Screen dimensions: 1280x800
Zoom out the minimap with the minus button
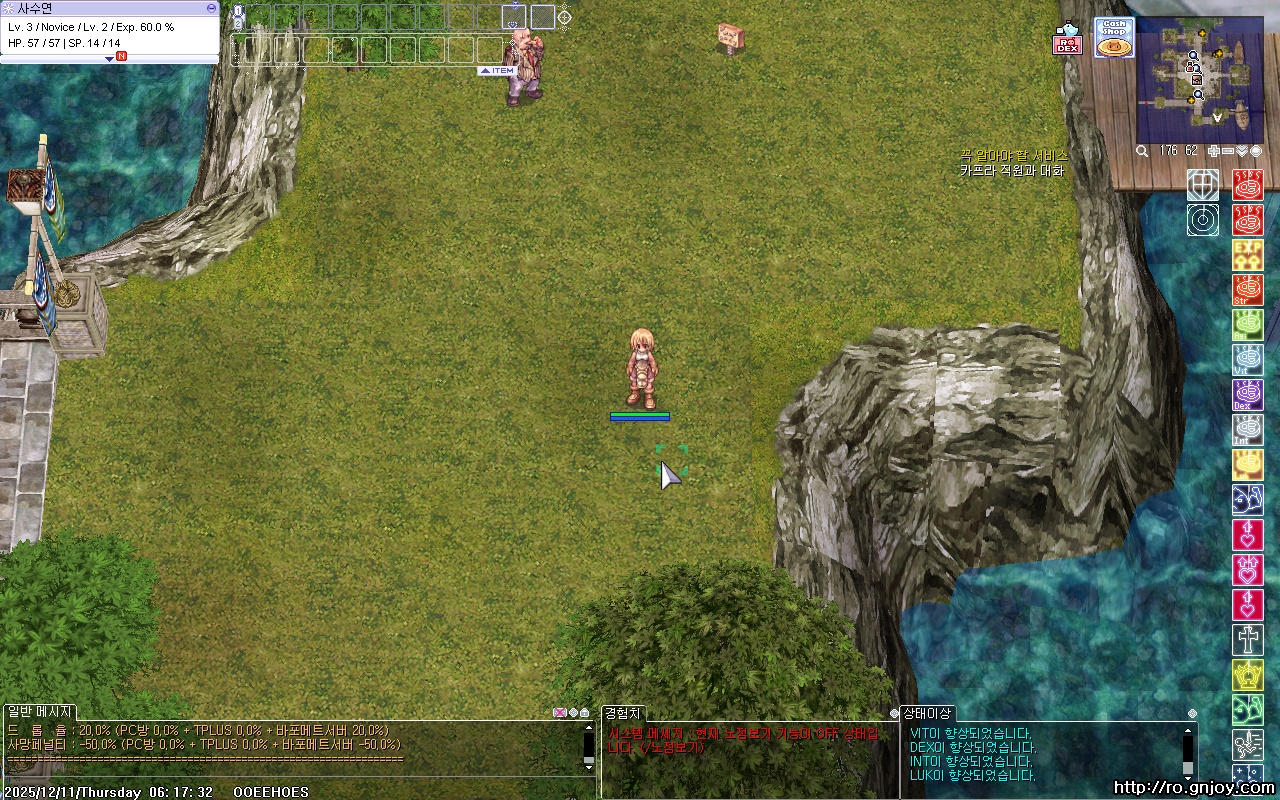pos(1228,151)
